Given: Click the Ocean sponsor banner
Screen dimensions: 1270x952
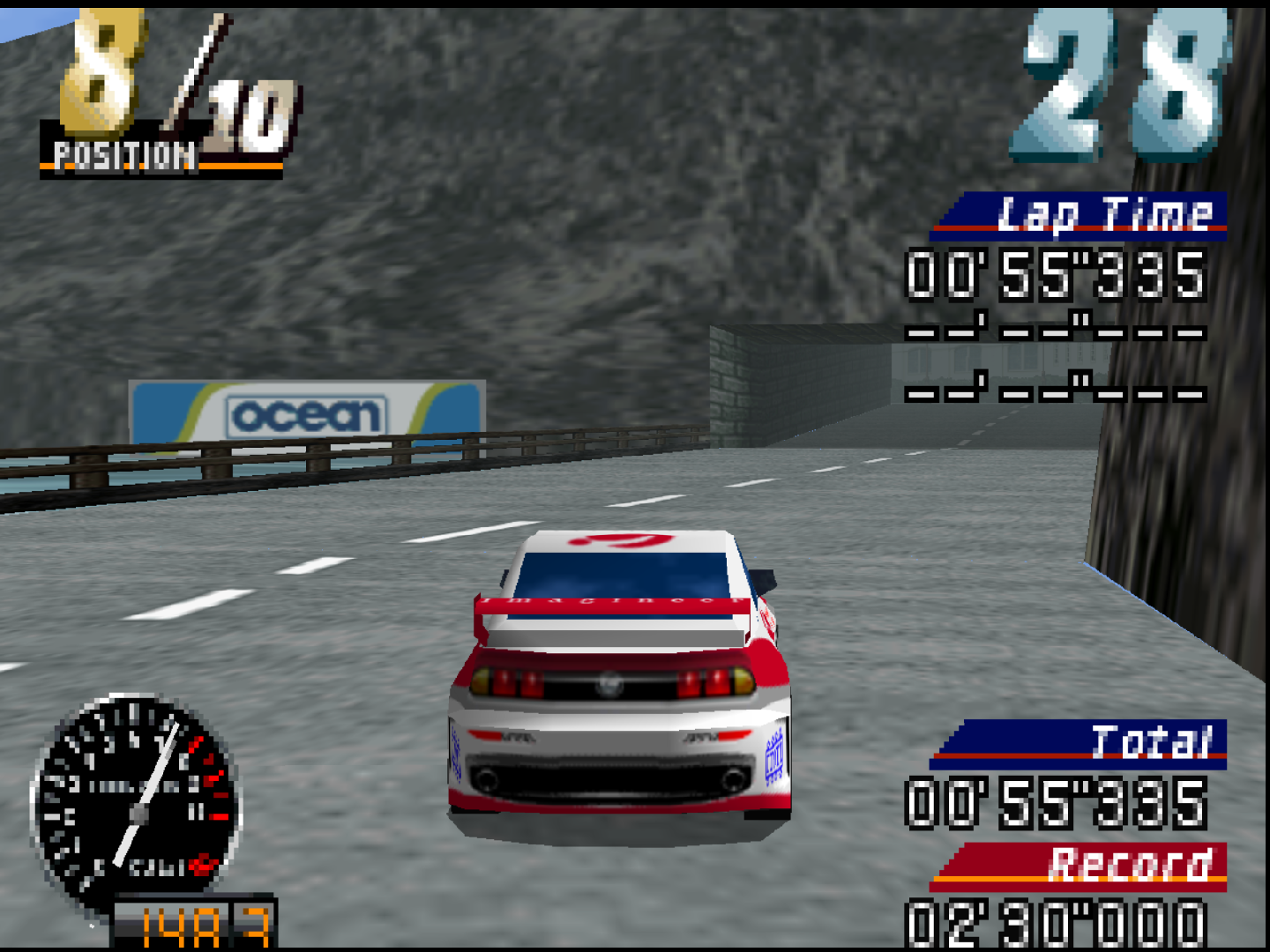Looking at the screenshot, I should [309, 410].
